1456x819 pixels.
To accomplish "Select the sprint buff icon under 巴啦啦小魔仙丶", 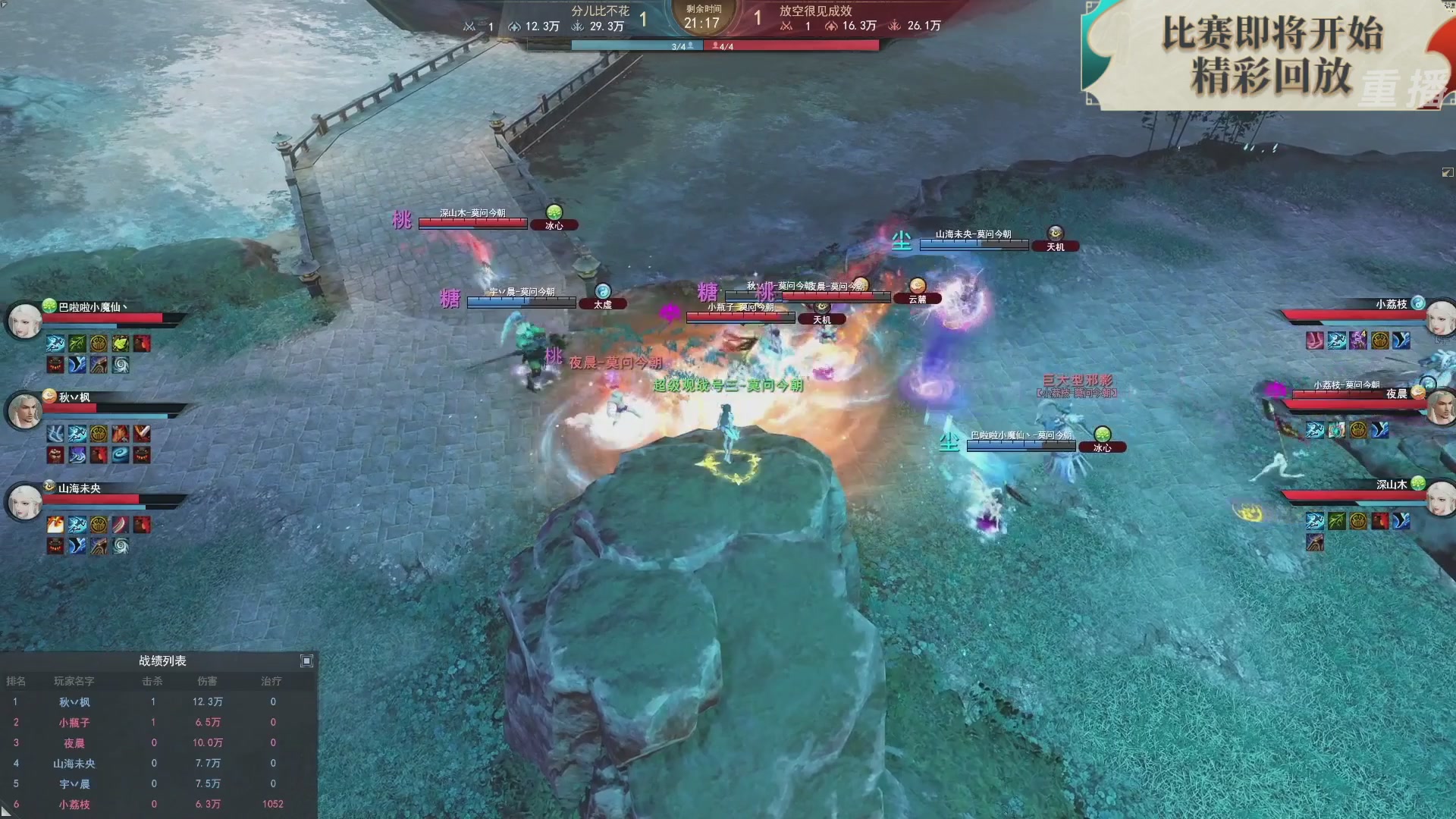I will pyautogui.click(x=55, y=344).
